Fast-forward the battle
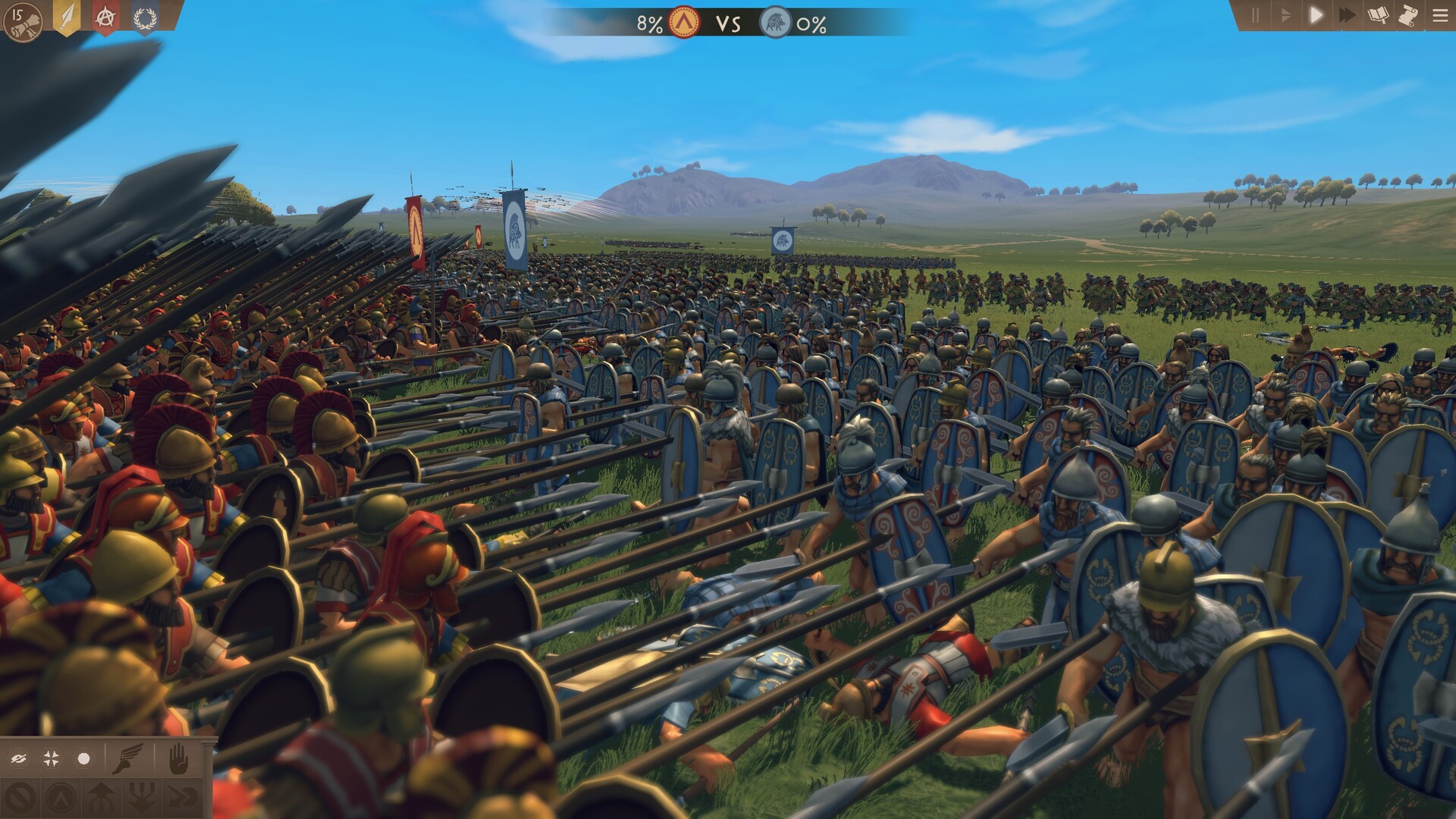This screenshot has width=1456, height=819. point(1348,15)
